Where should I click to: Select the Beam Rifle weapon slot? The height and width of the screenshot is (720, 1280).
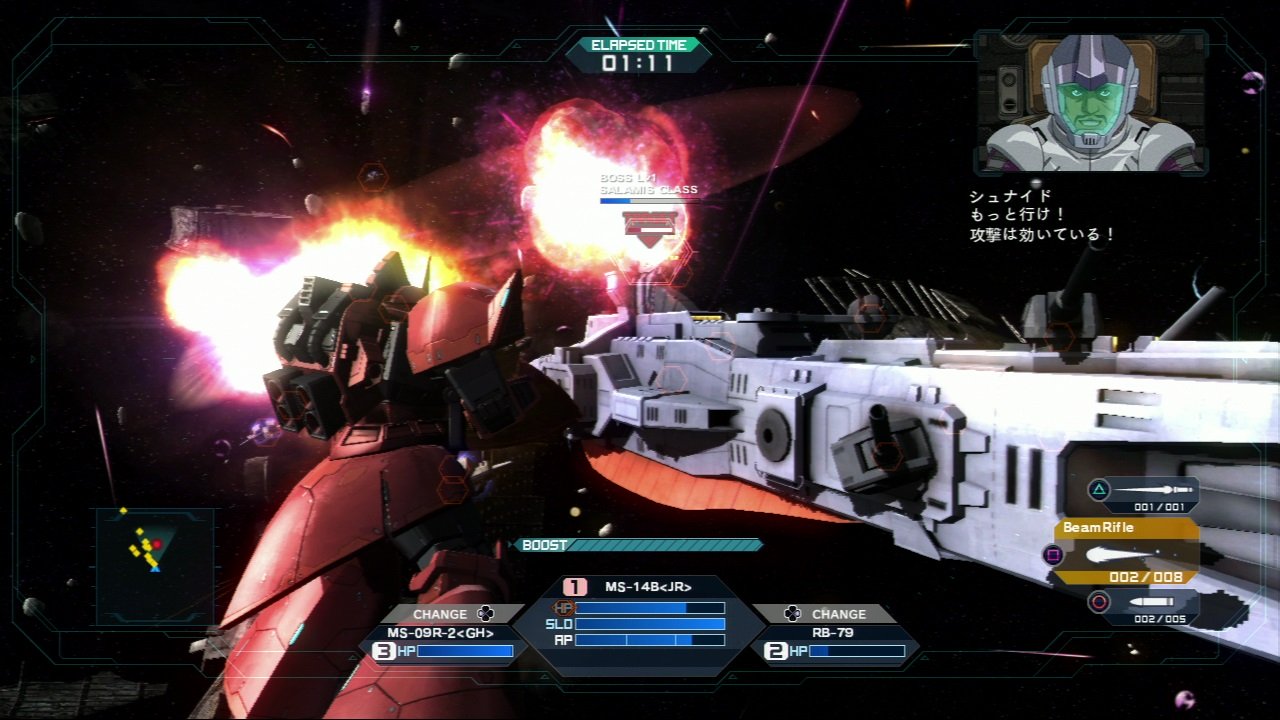1127,552
